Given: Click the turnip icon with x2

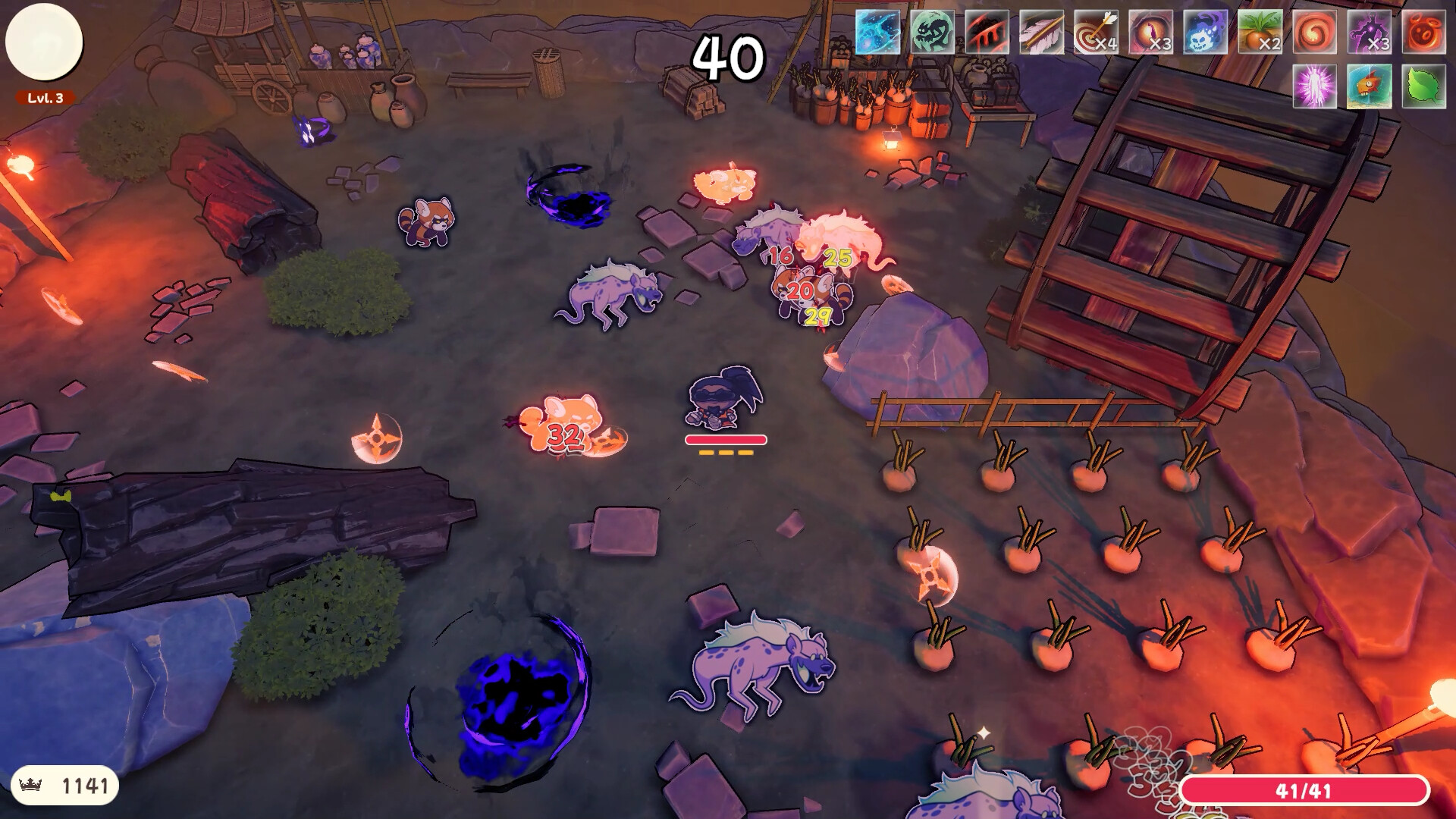Looking at the screenshot, I should point(1260,32).
